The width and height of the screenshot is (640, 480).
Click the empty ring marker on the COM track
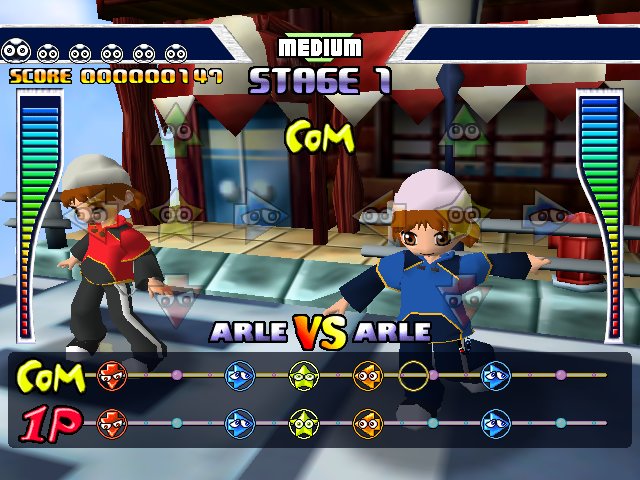413,376
